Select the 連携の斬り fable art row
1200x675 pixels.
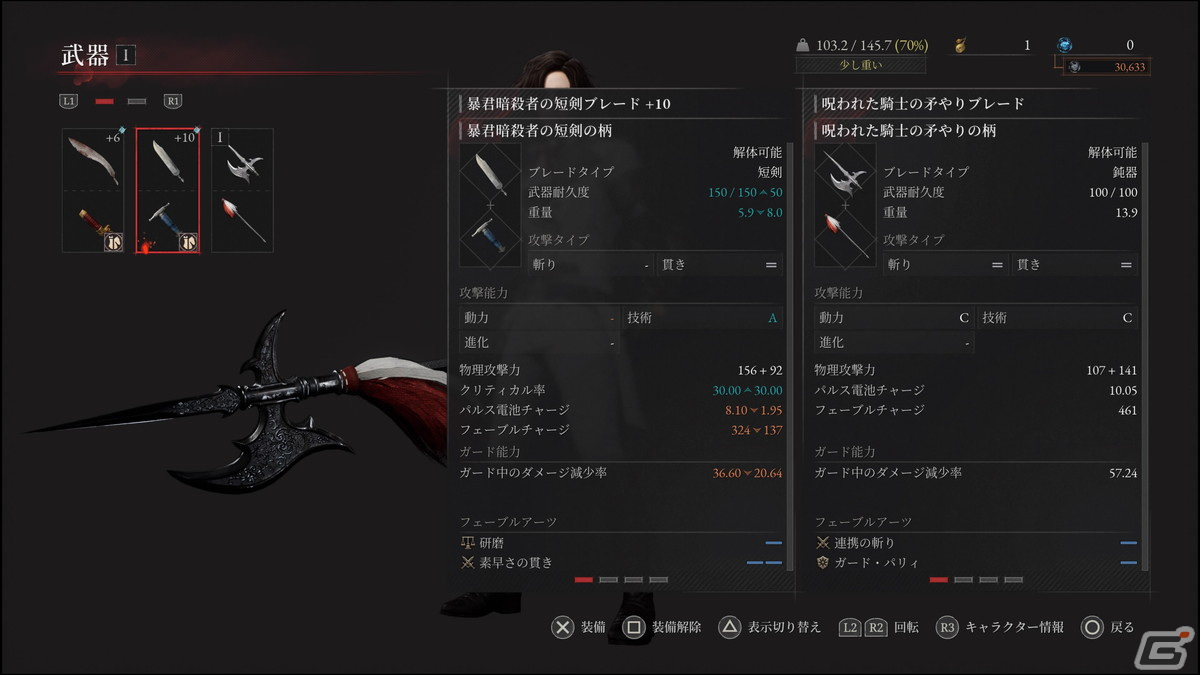click(x=975, y=542)
